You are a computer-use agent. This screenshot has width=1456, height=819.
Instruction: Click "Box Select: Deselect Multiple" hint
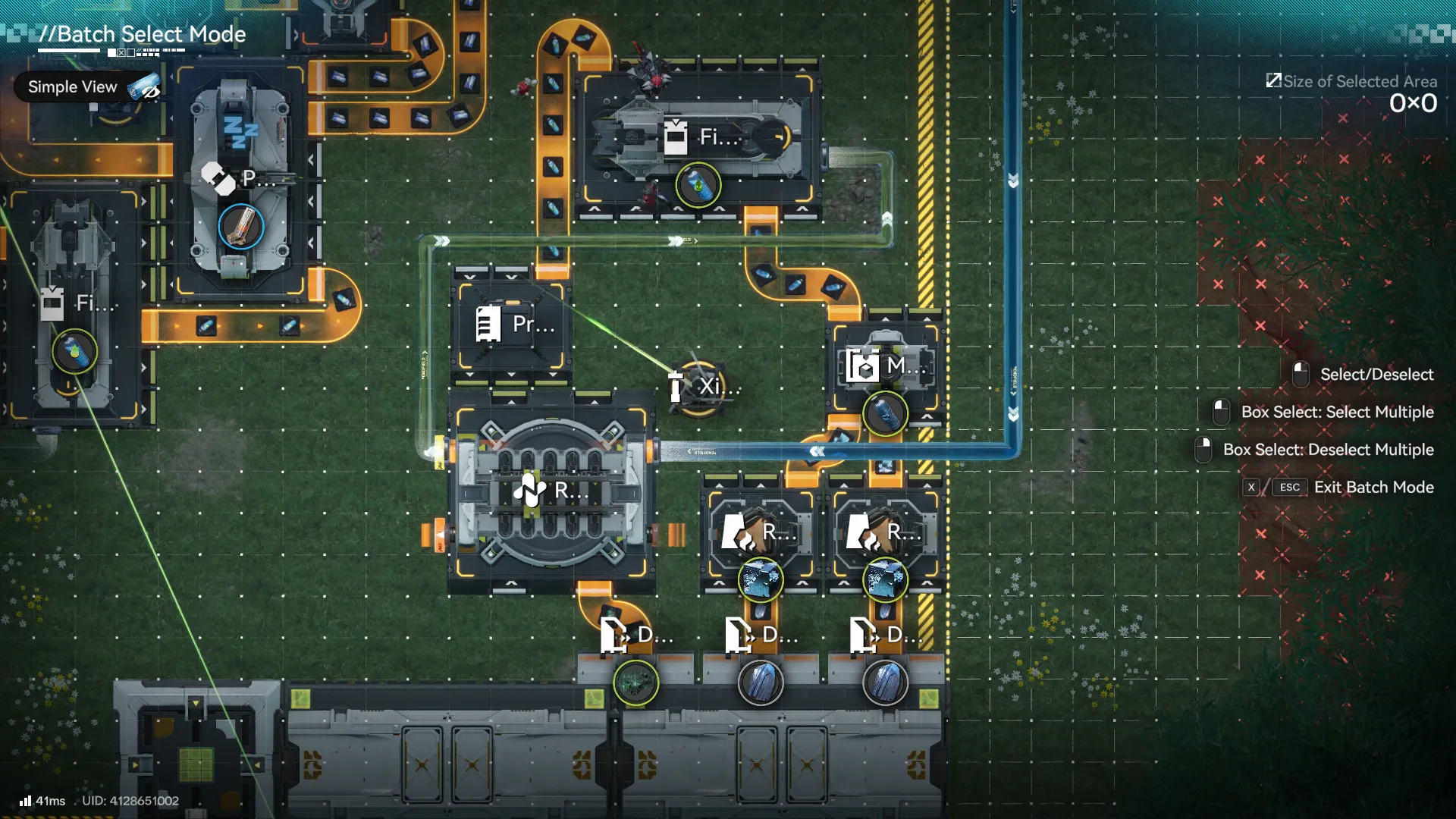point(1331,449)
